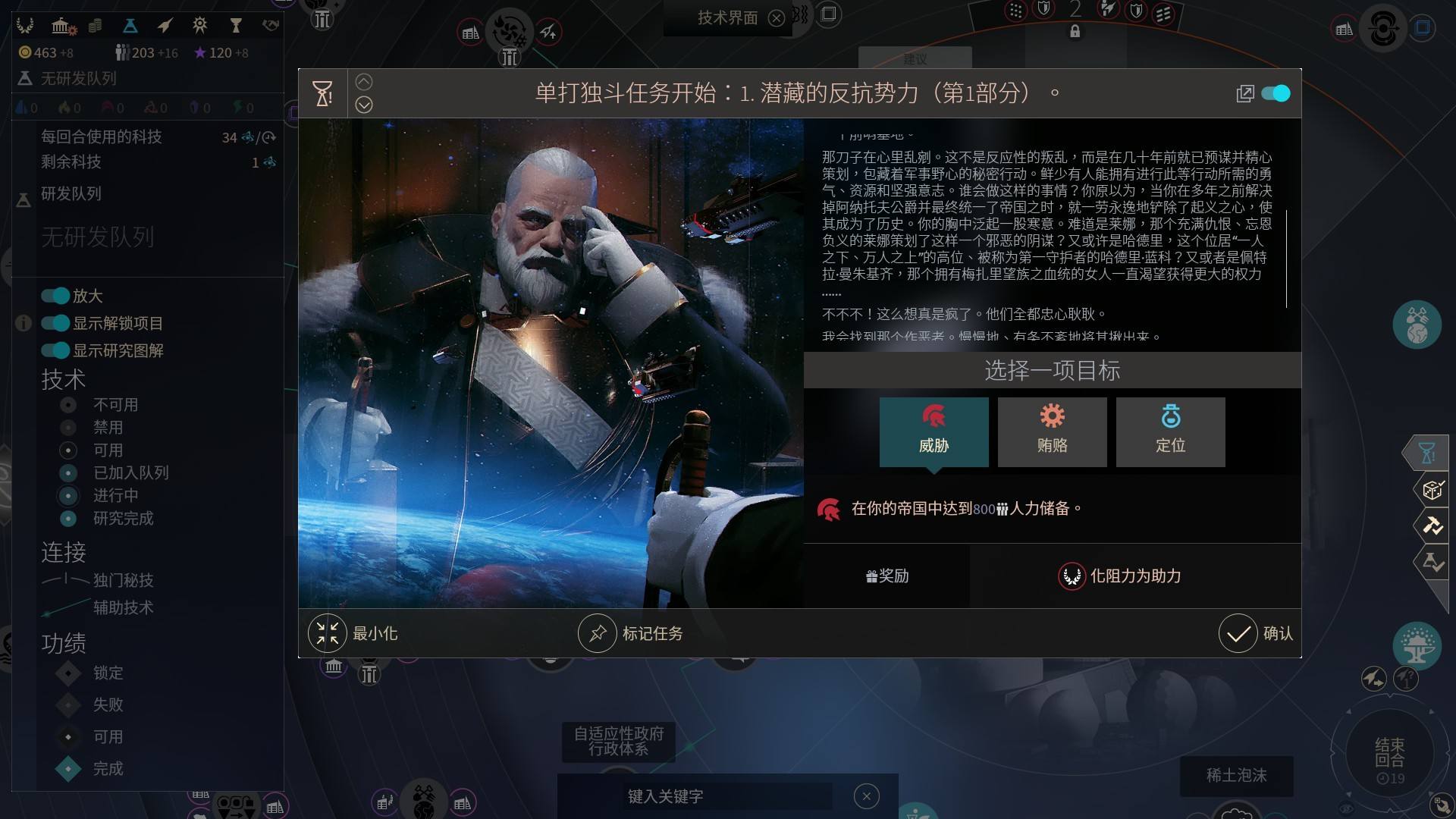Image resolution: width=1456 pixels, height=819 pixels.
Task: Open the diplomacy handshake screen
Action: pyautogui.click(x=270, y=25)
